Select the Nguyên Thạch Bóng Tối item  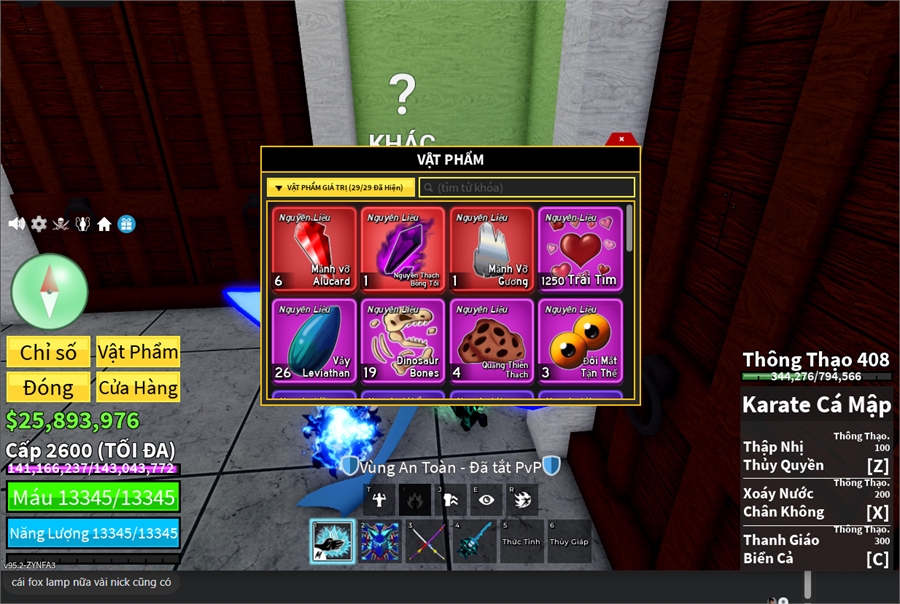click(x=403, y=248)
